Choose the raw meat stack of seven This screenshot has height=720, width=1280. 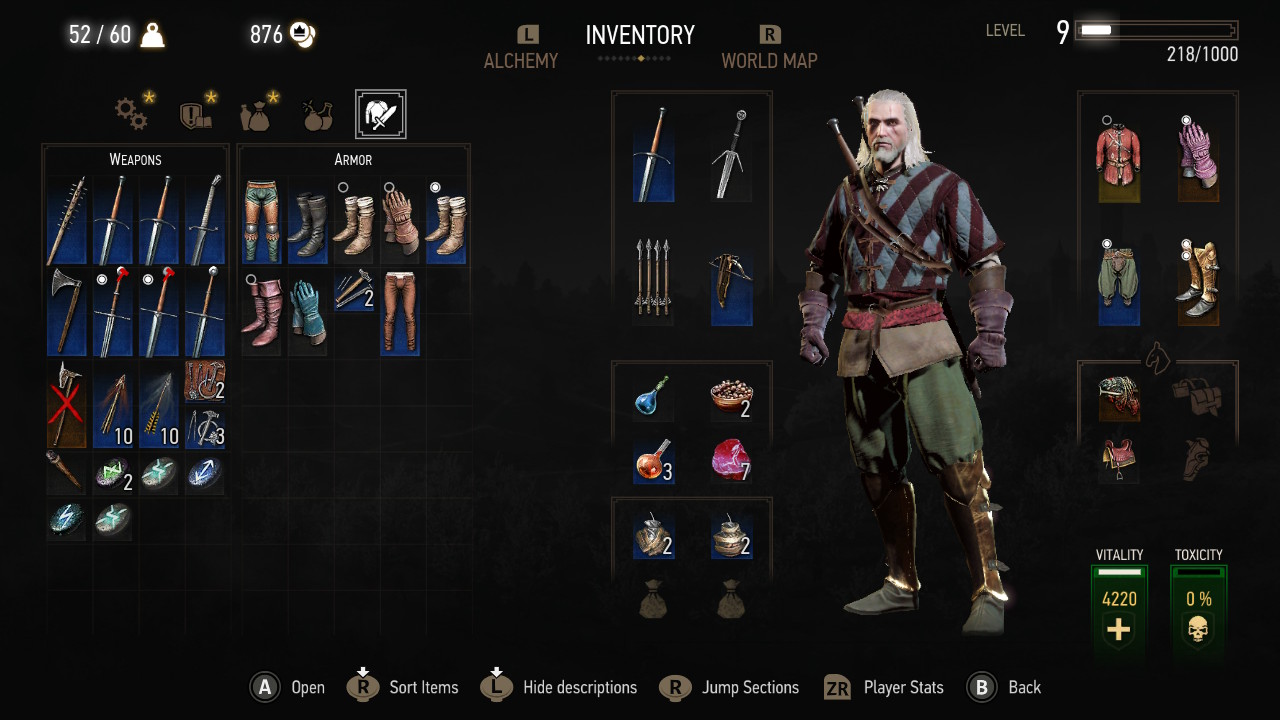(x=731, y=461)
